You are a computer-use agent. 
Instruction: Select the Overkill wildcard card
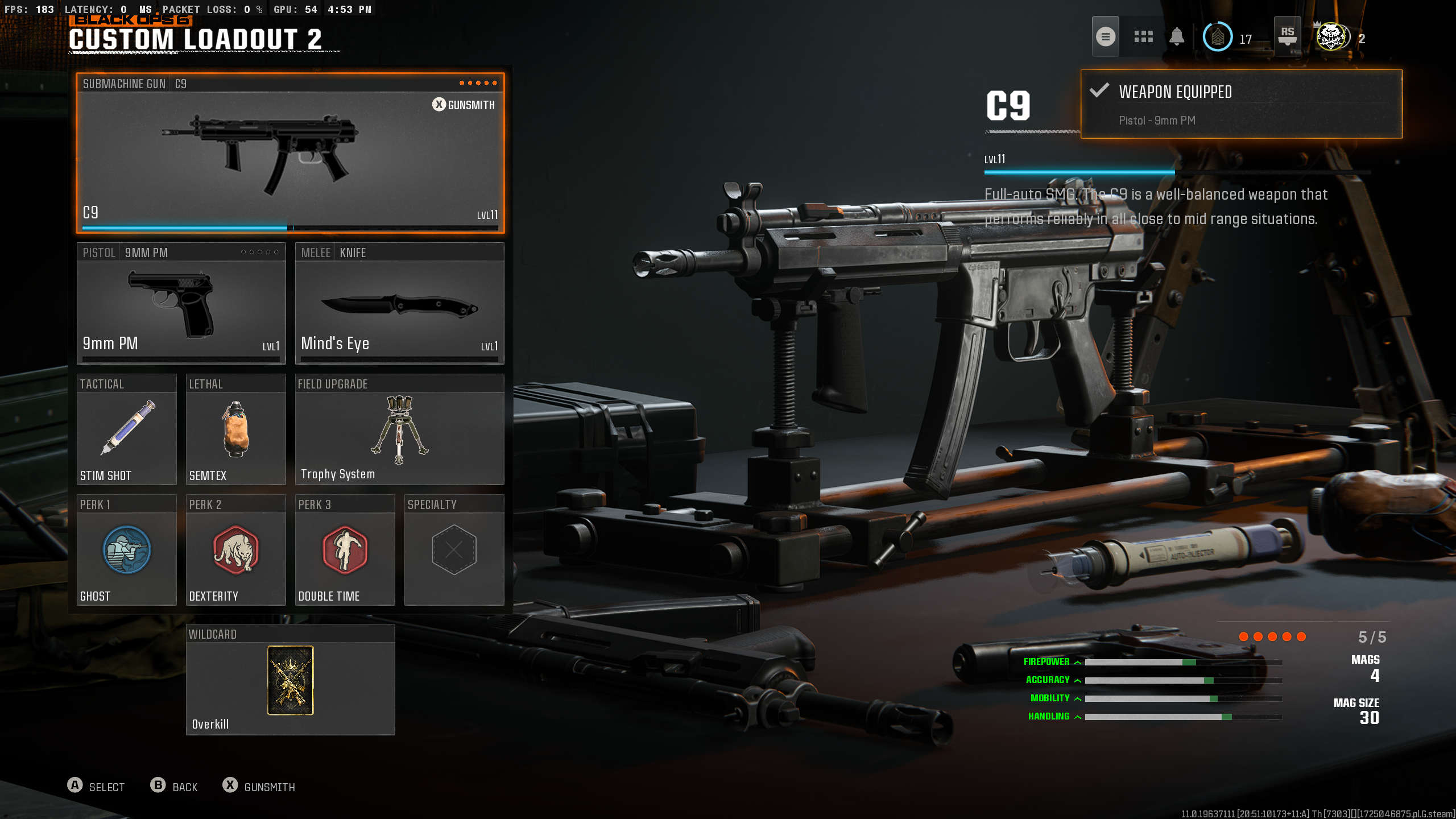[290, 680]
